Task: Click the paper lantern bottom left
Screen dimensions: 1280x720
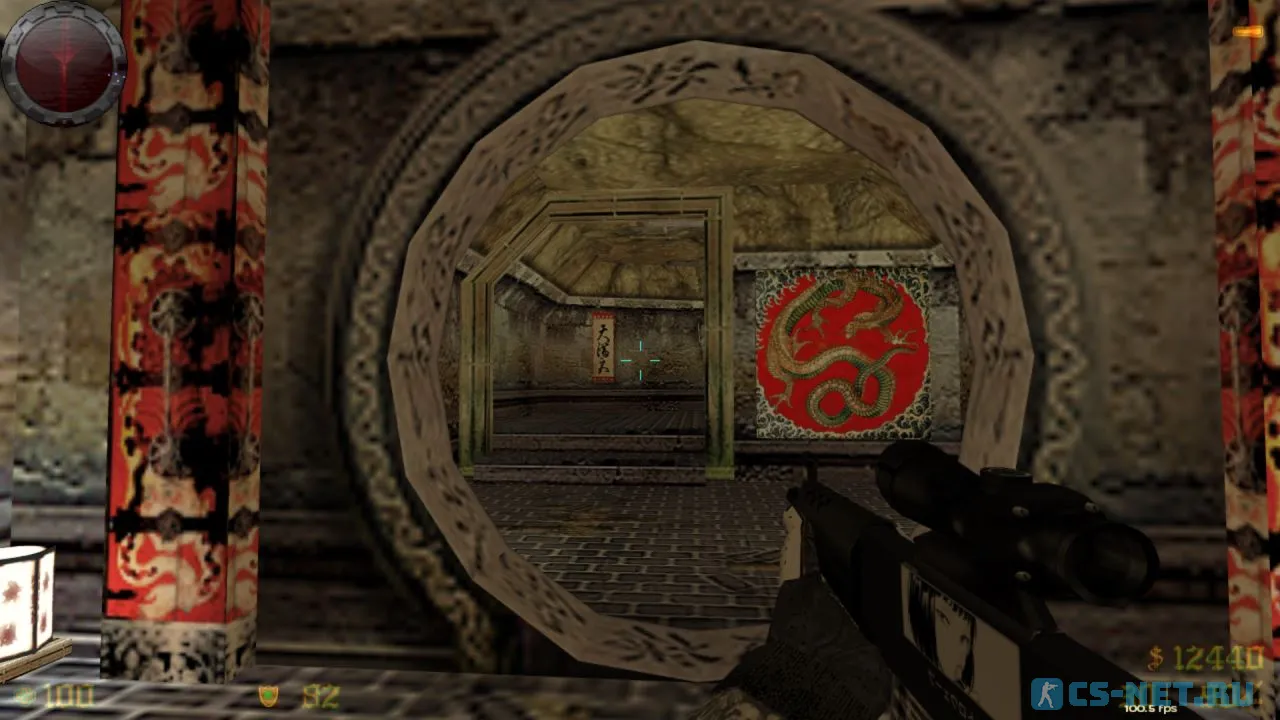Action: (x=25, y=600)
